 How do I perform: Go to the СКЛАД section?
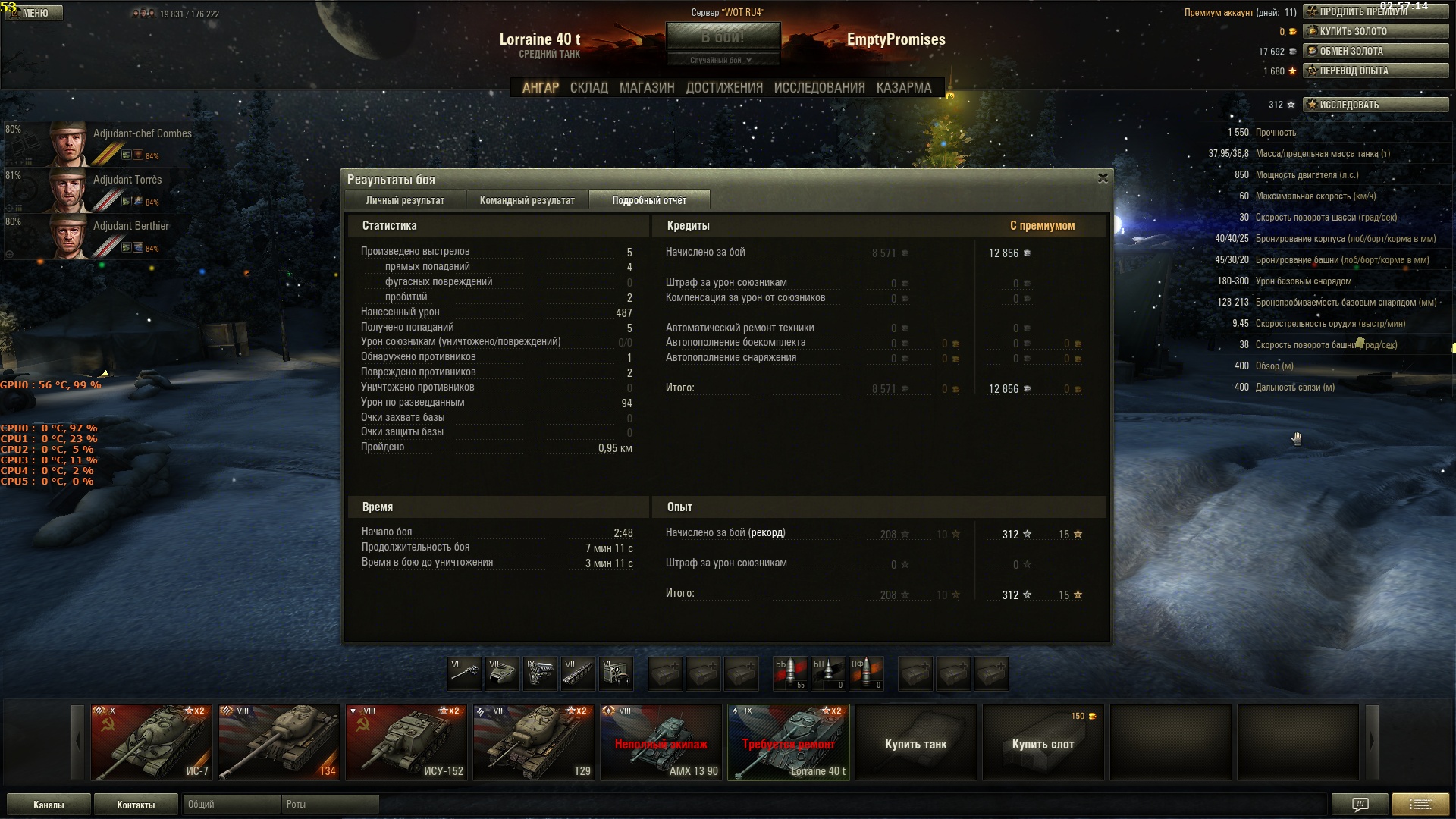pos(588,88)
